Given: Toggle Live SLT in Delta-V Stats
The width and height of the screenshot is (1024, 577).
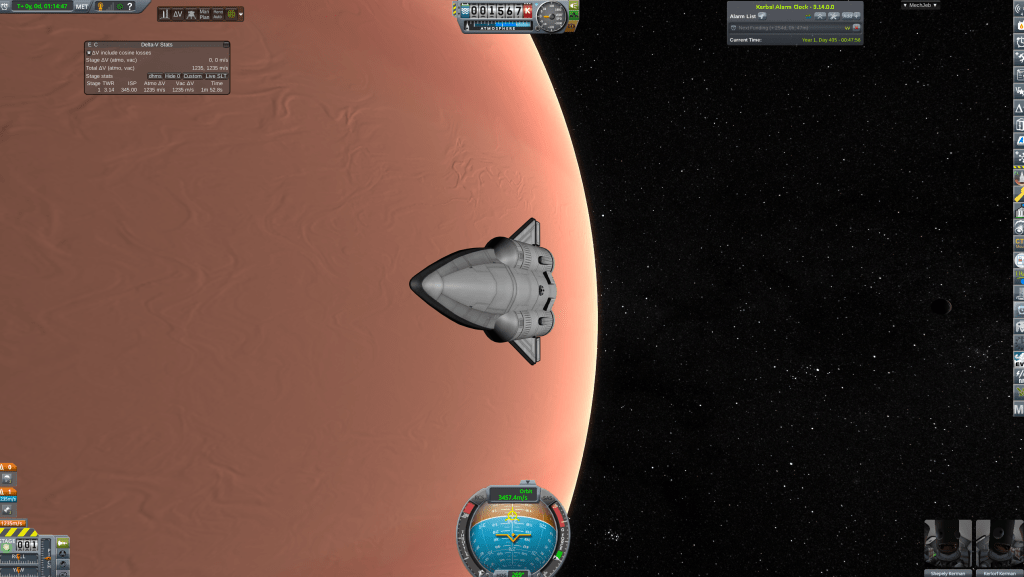Looking at the screenshot, I should point(217,75).
